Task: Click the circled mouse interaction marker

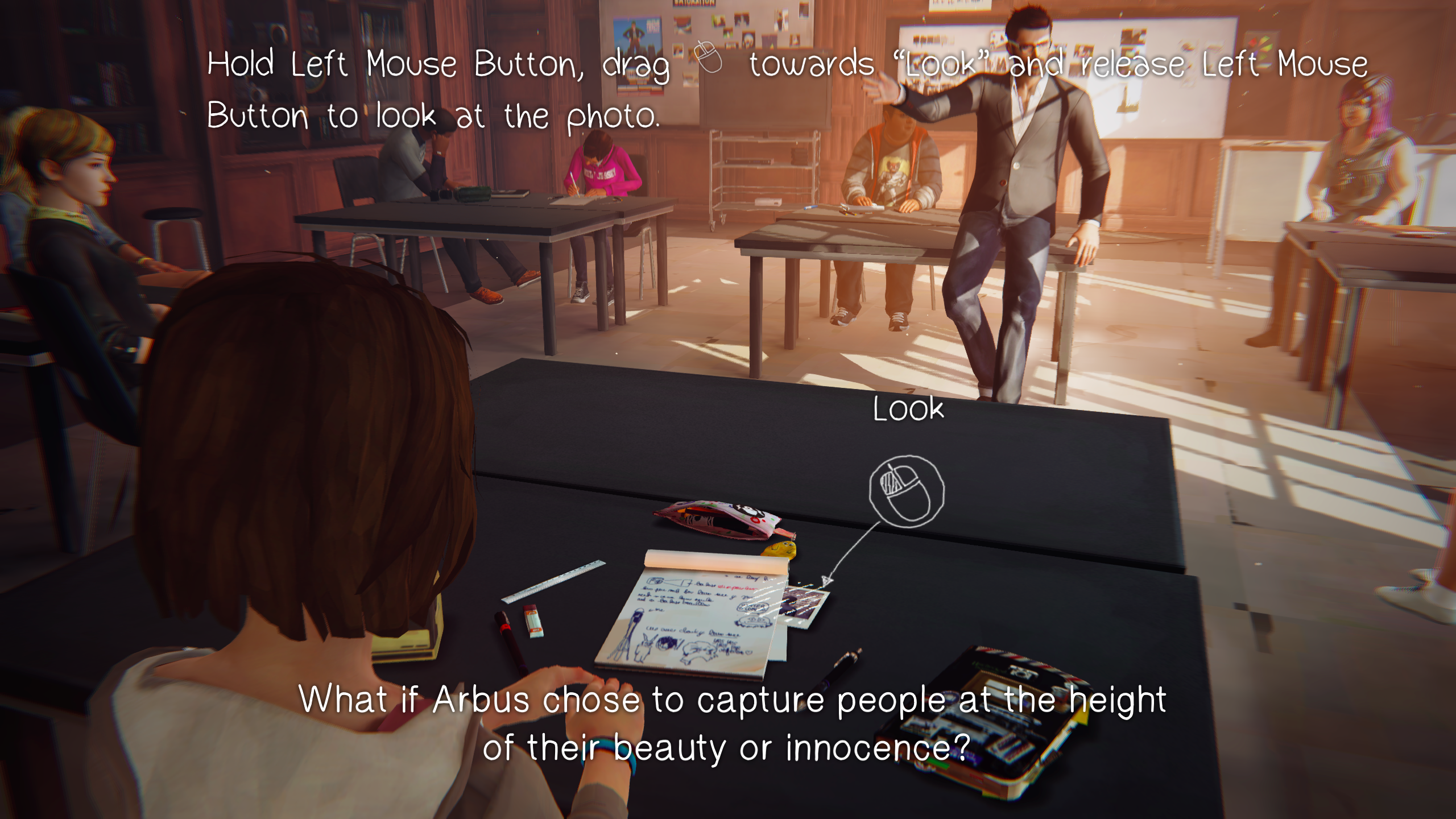Action: coord(907,491)
